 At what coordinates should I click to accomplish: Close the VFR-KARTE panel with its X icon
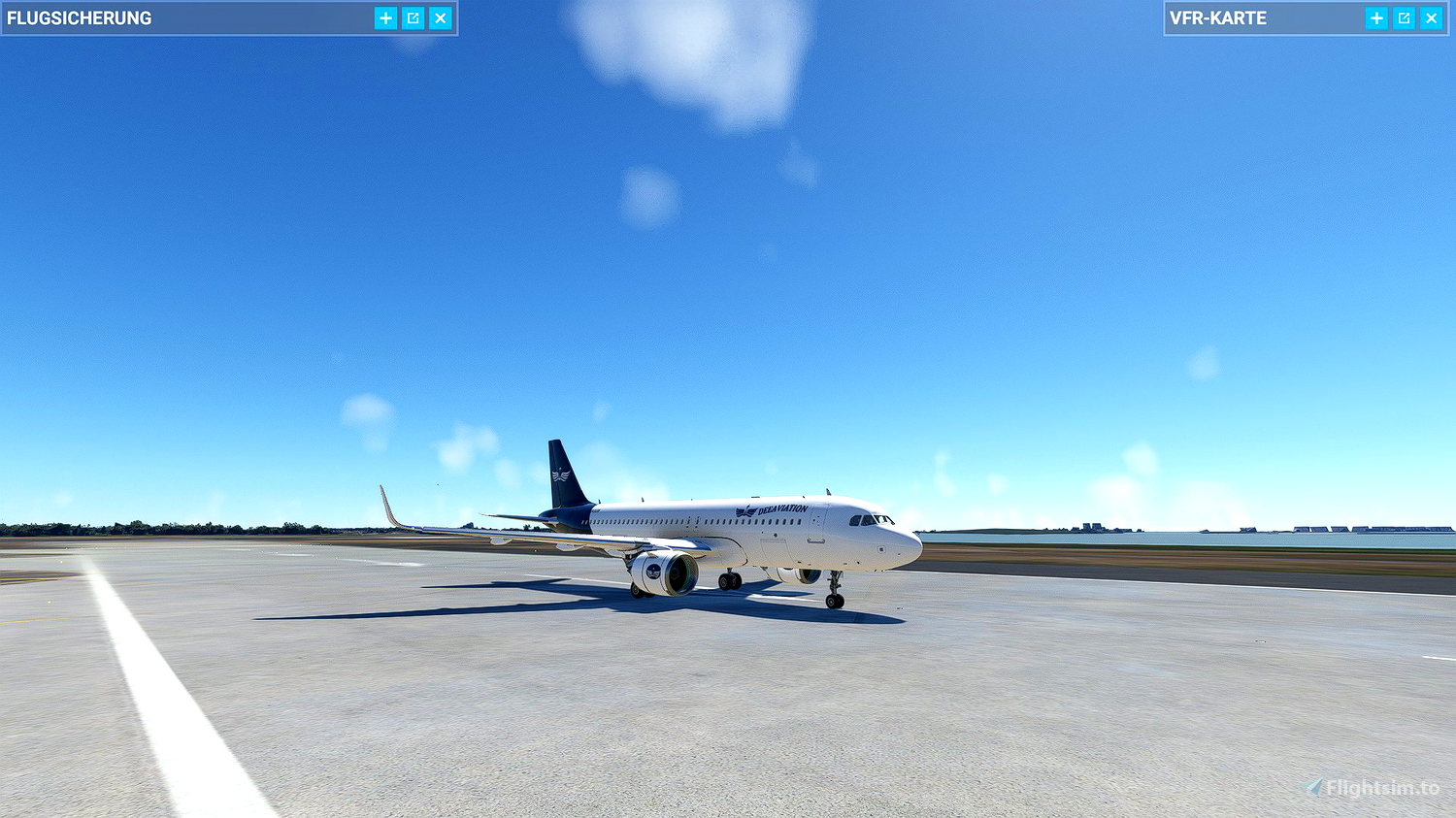pos(1431,17)
